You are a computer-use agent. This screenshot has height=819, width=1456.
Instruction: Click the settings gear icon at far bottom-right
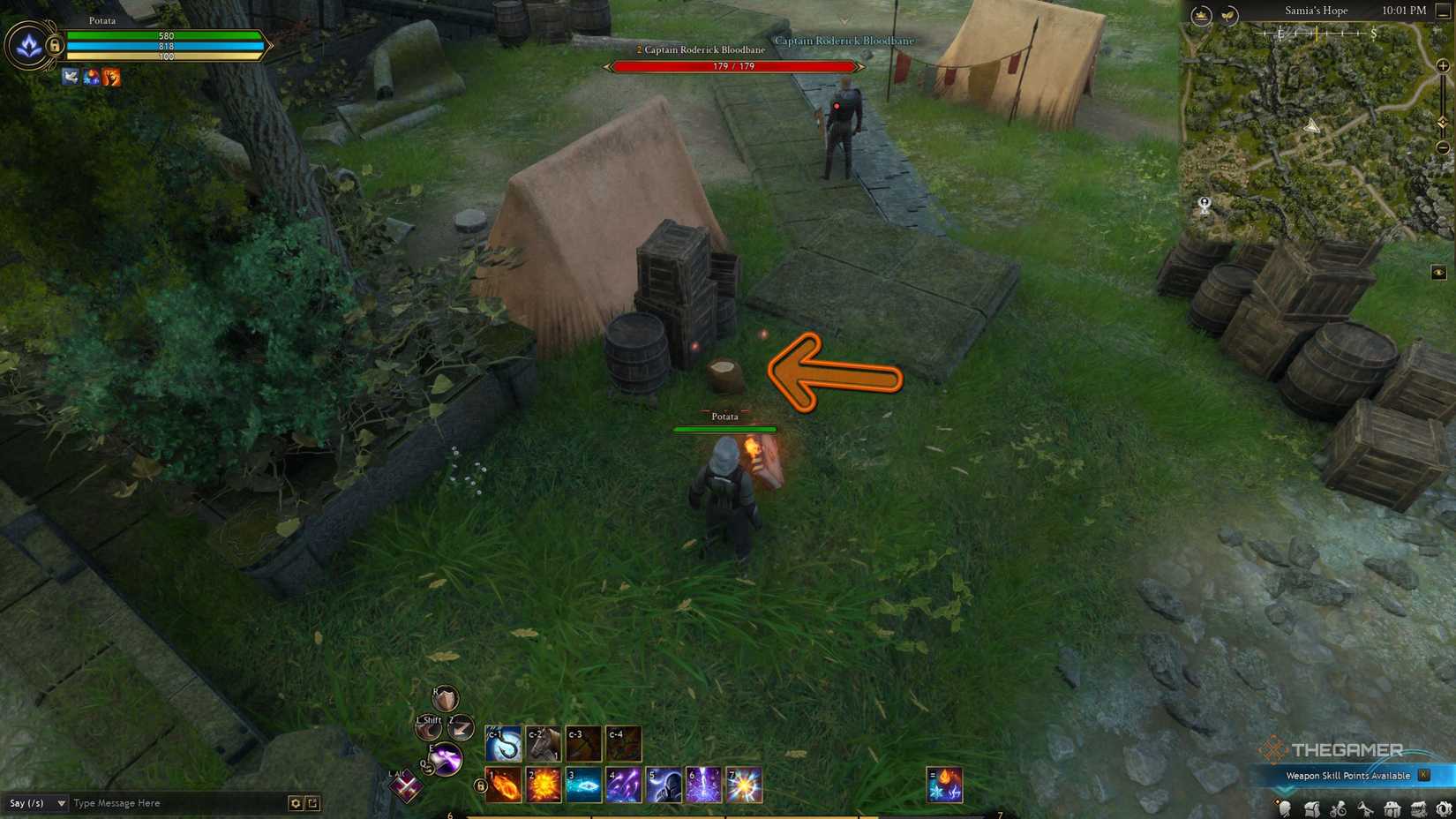click(1445, 808)
